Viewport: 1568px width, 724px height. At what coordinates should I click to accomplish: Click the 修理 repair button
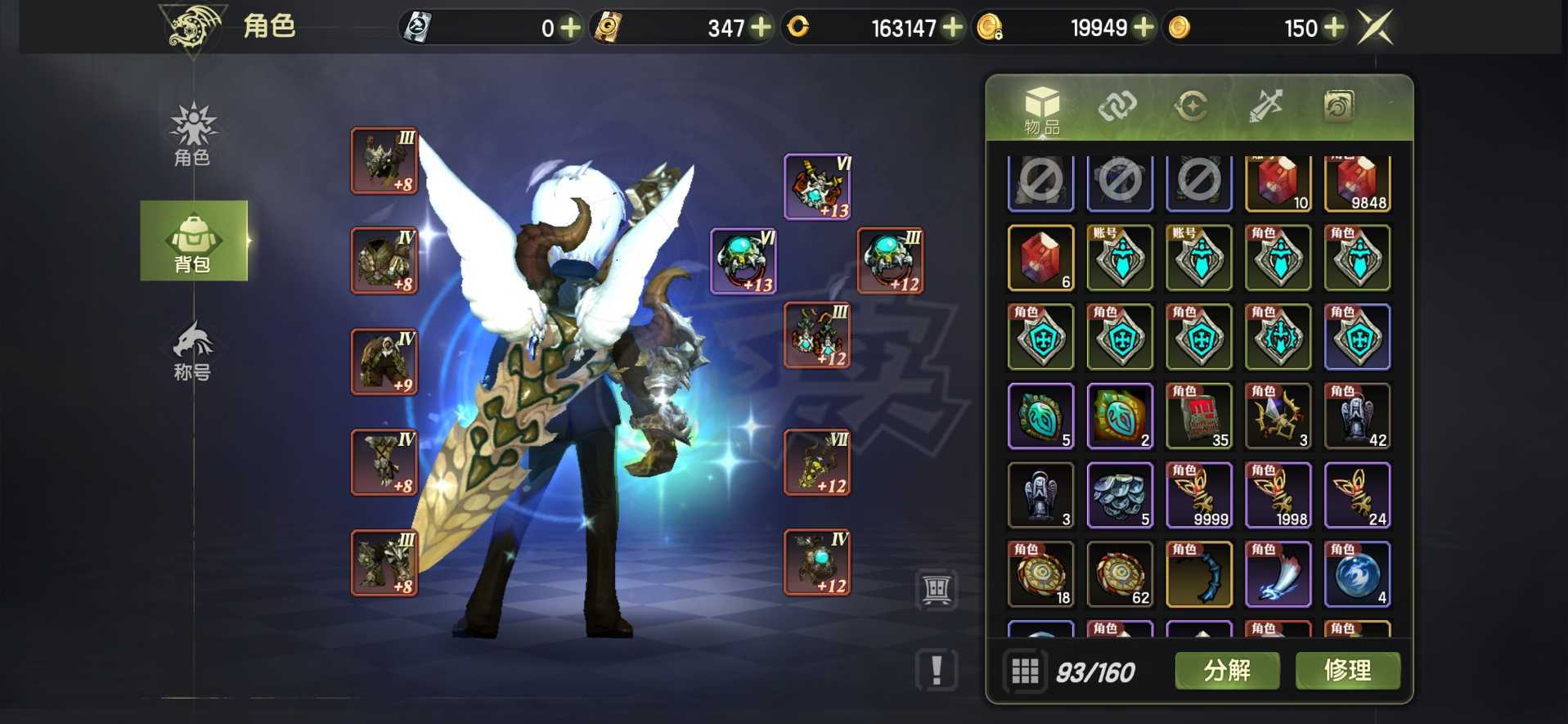coord(1347,671)
